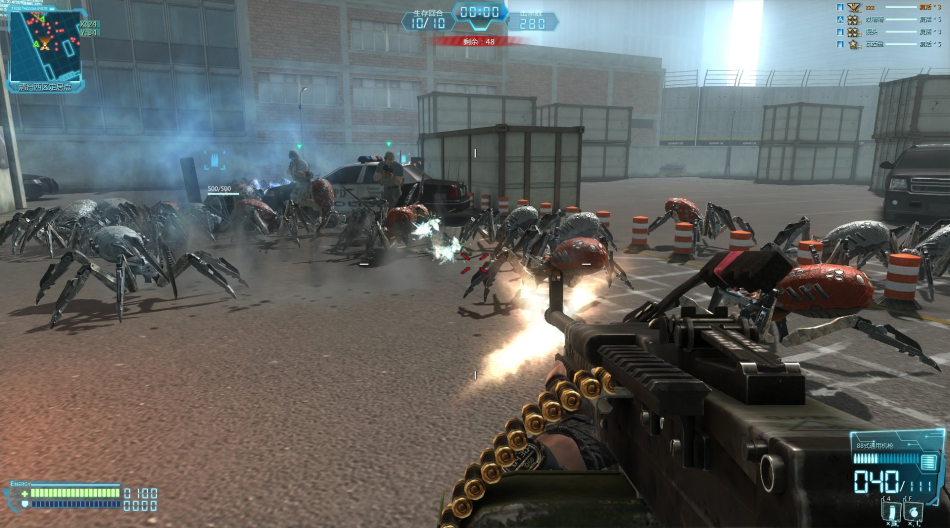Open the radar minimap
The image size is (950, 528).
[x=46, y=45]
